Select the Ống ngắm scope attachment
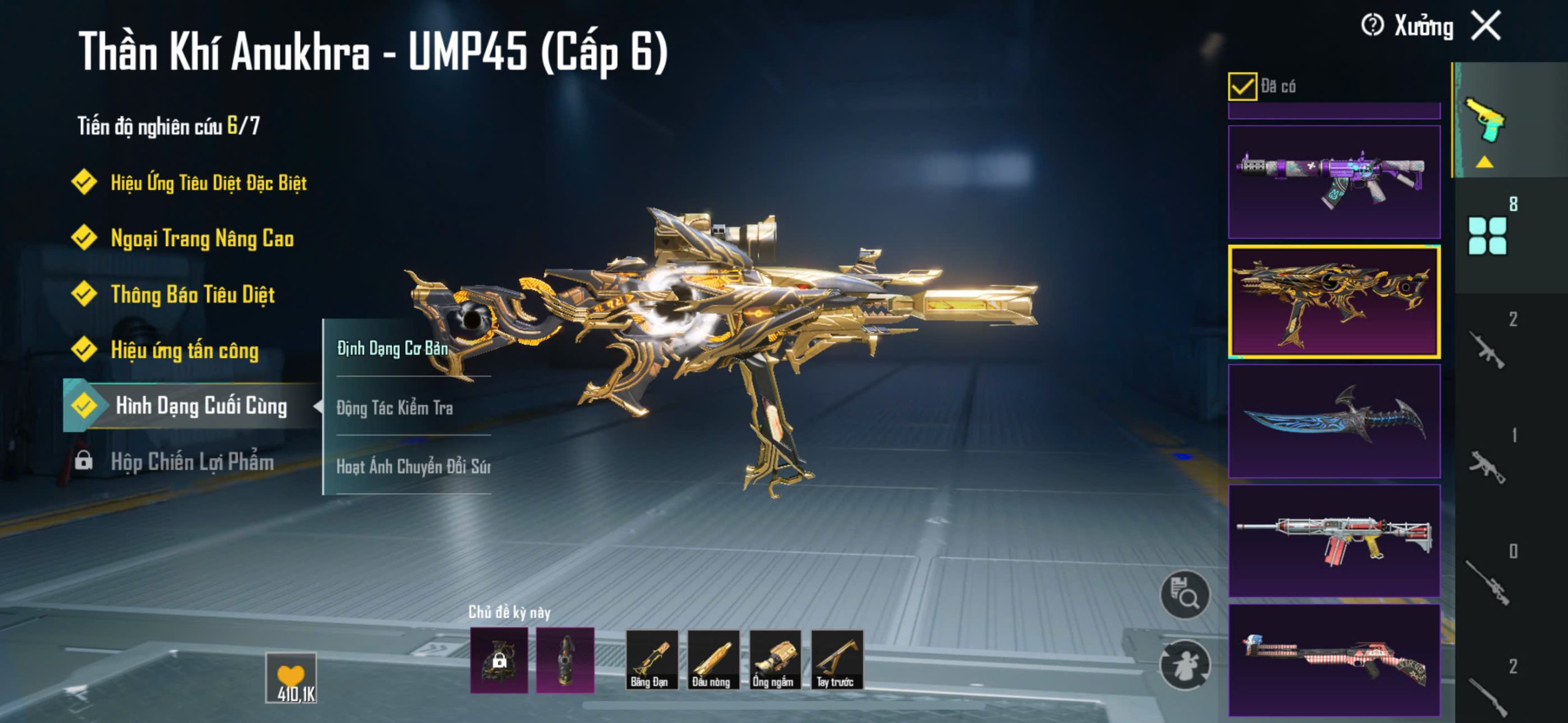The width and height of the screenshot is (1568, 723). 775,660
